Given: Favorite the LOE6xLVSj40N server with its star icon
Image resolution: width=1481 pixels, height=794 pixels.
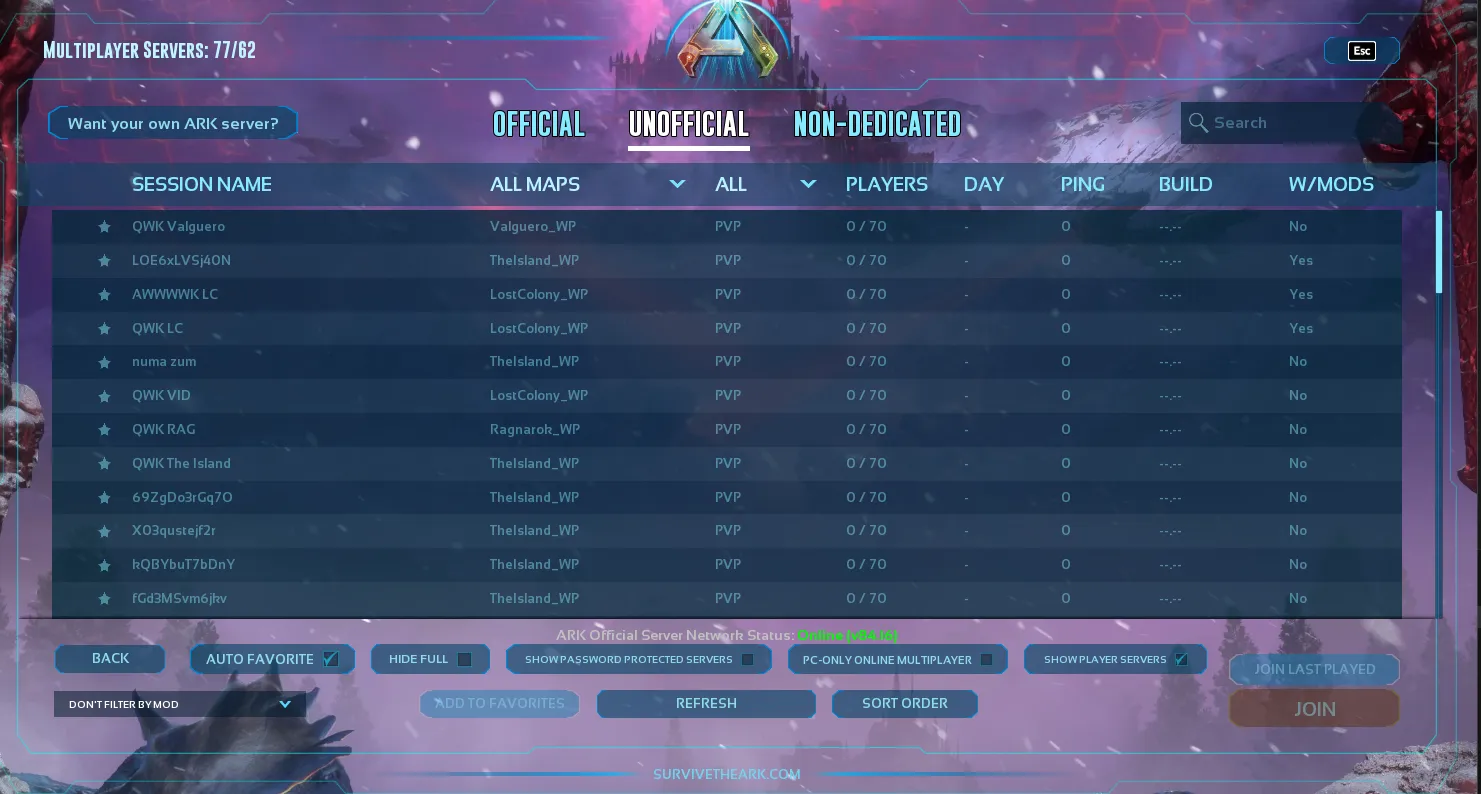Looking at the screenshot, I should 104,261.
